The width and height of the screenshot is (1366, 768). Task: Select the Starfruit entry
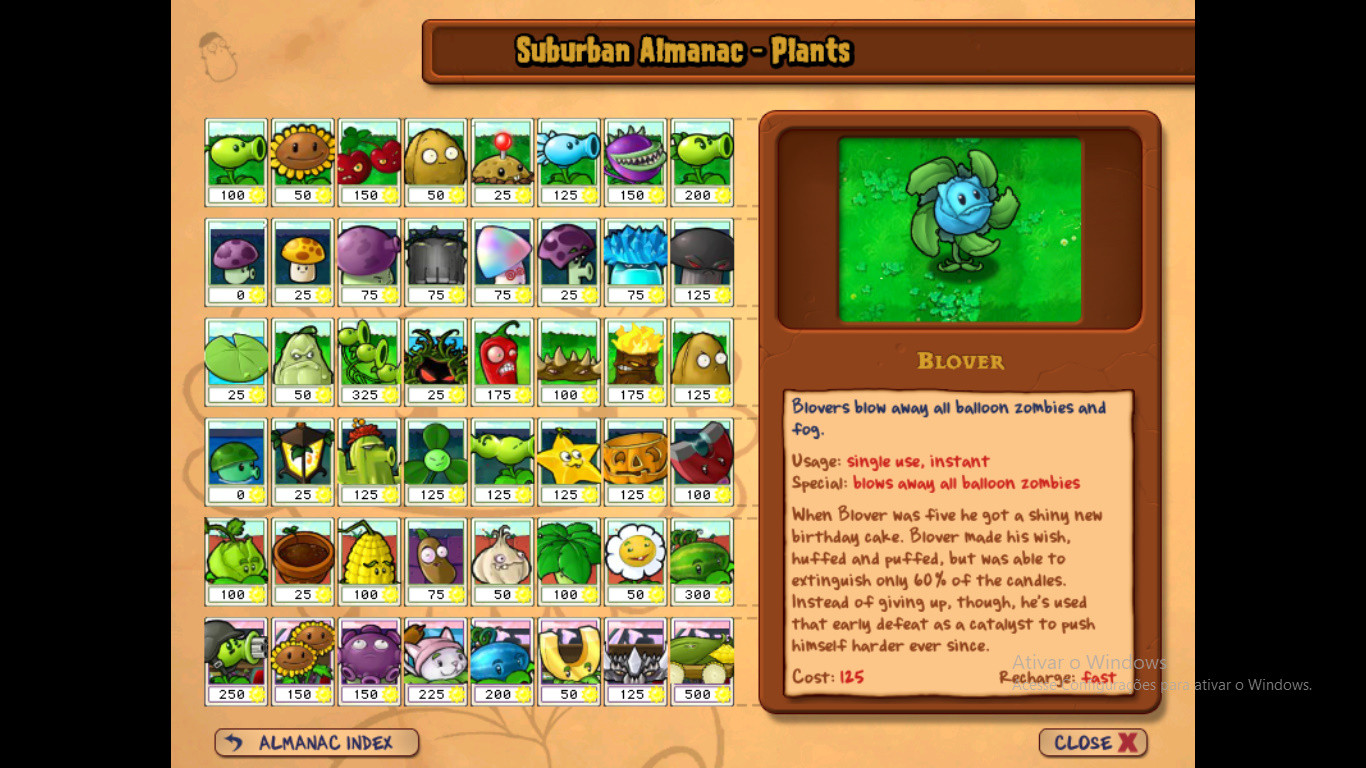tap(568, 460)
